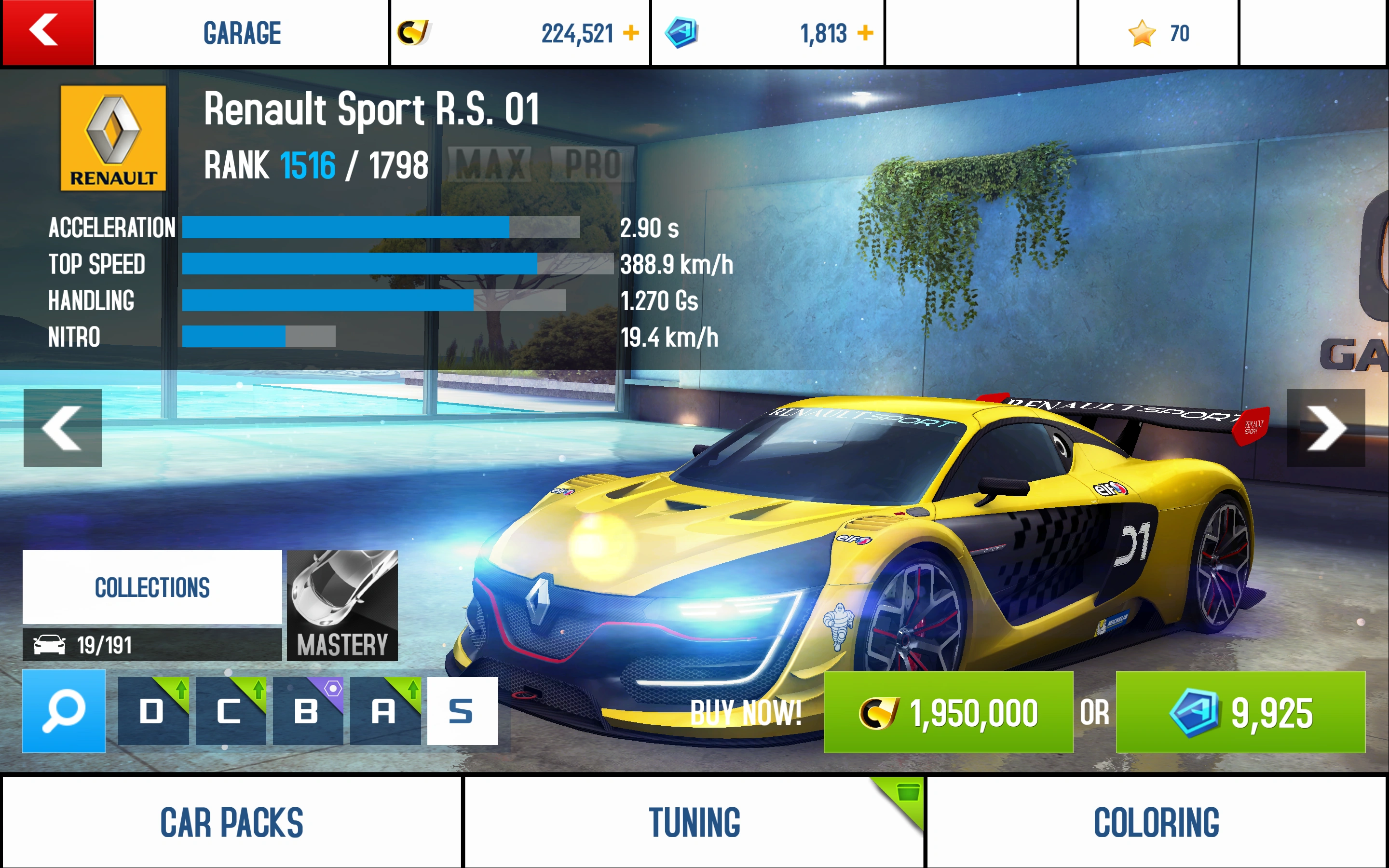Show the next car in the garage
The height and width of the screenshot is (868, 1389).
click(x=1325, y=428)
